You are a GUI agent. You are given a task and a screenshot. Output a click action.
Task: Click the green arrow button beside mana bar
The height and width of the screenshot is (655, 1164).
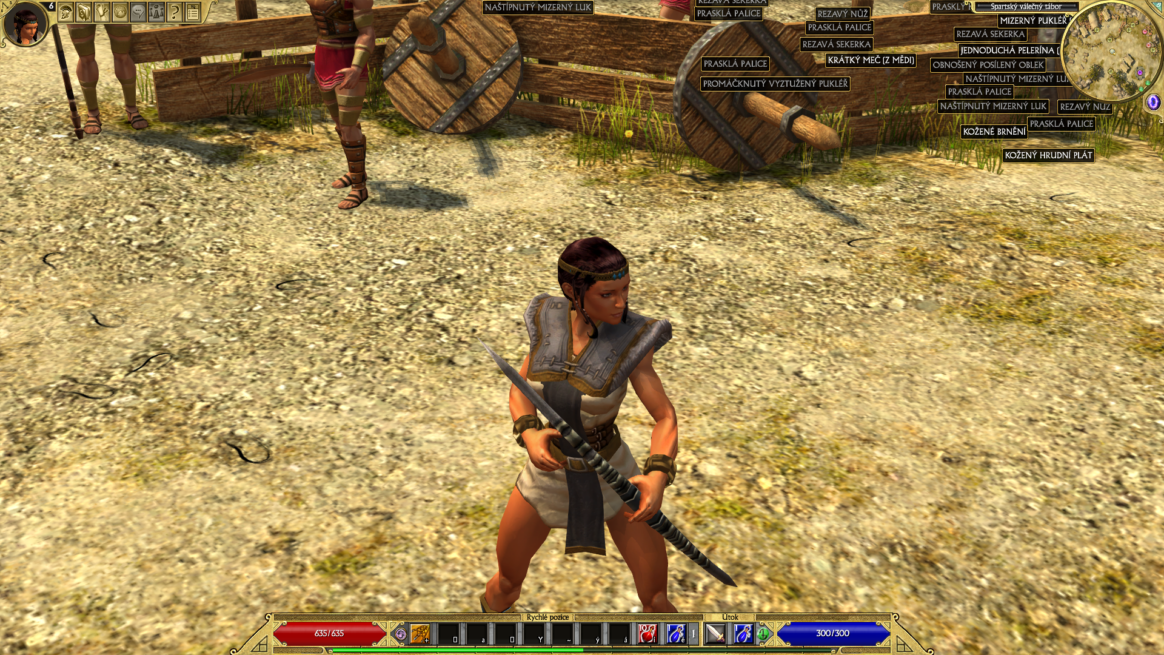click(x=764, y=634)
